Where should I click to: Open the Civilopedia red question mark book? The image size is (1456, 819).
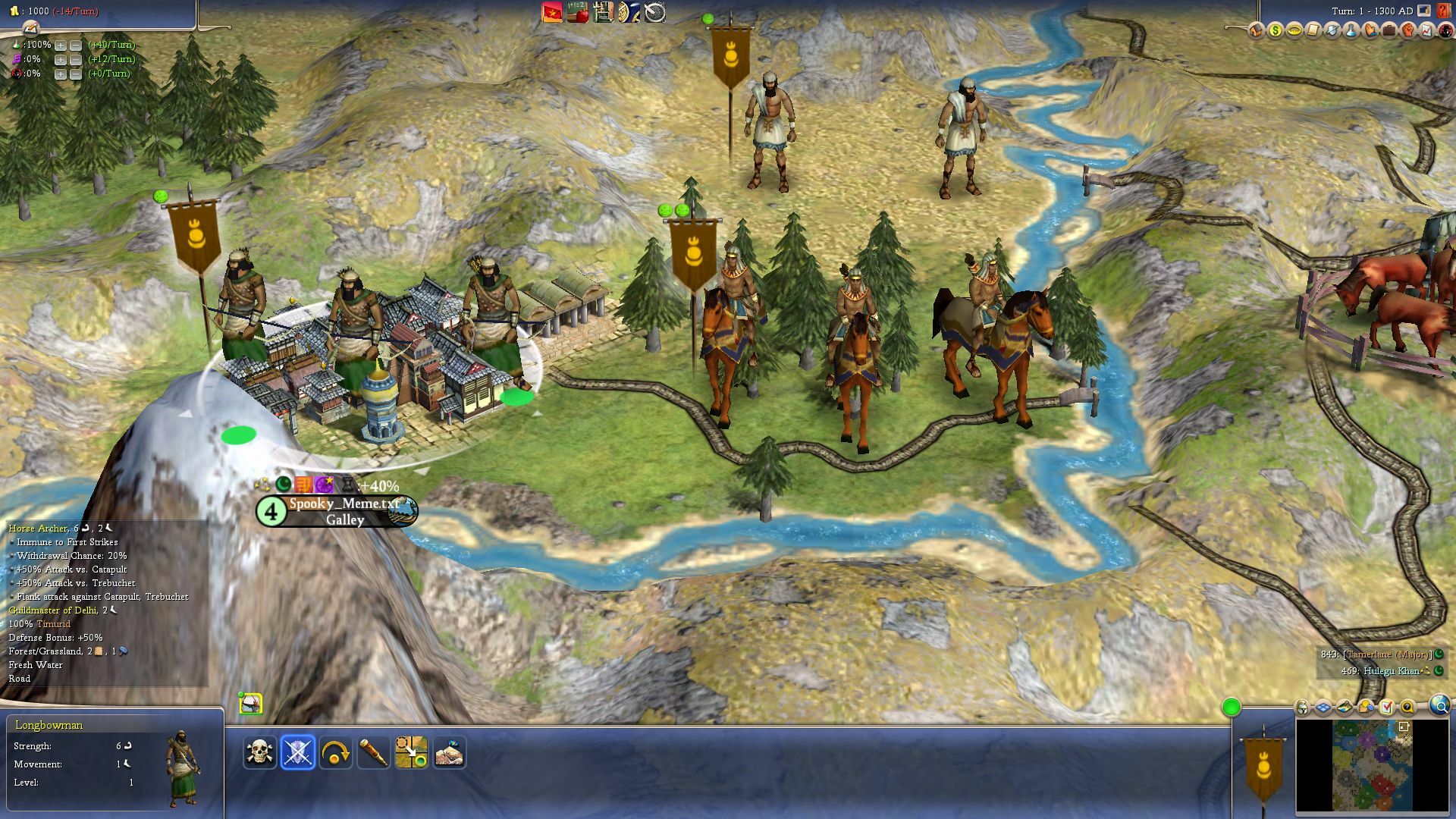1443,11
